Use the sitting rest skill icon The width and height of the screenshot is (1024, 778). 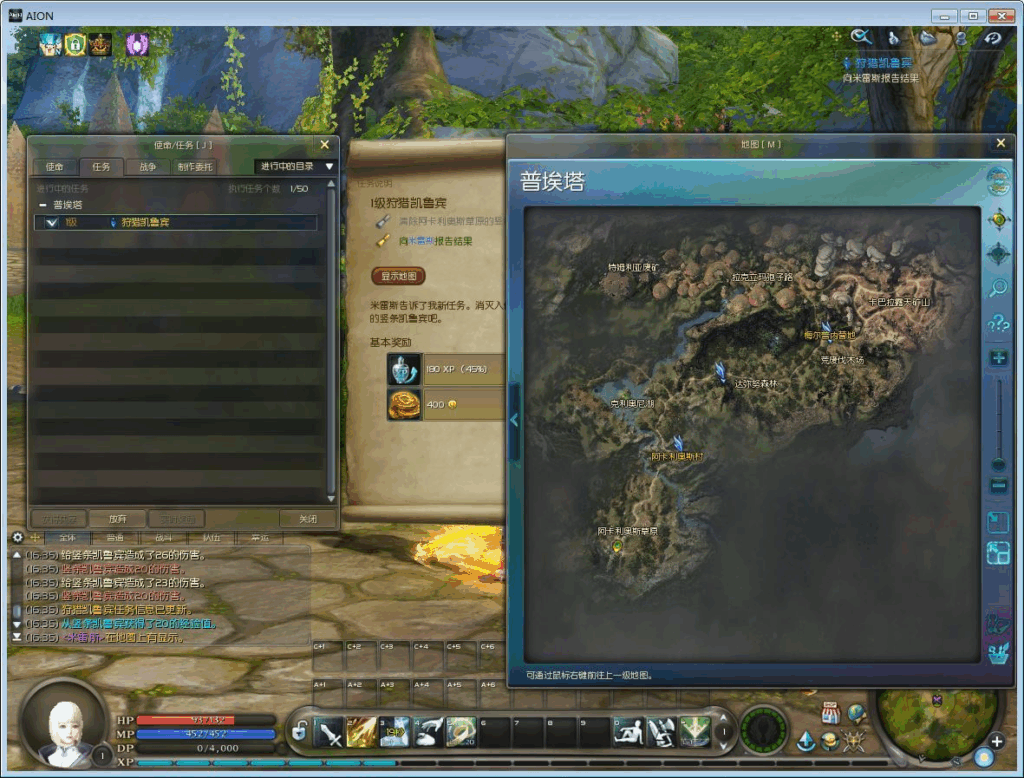pos(628,732)
